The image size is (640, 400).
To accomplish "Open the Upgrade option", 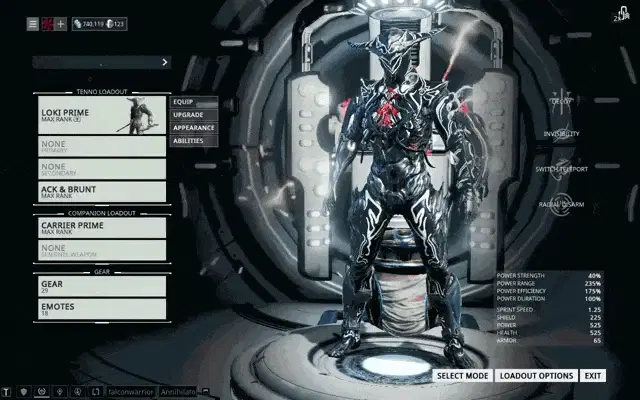I will (194, 115).
